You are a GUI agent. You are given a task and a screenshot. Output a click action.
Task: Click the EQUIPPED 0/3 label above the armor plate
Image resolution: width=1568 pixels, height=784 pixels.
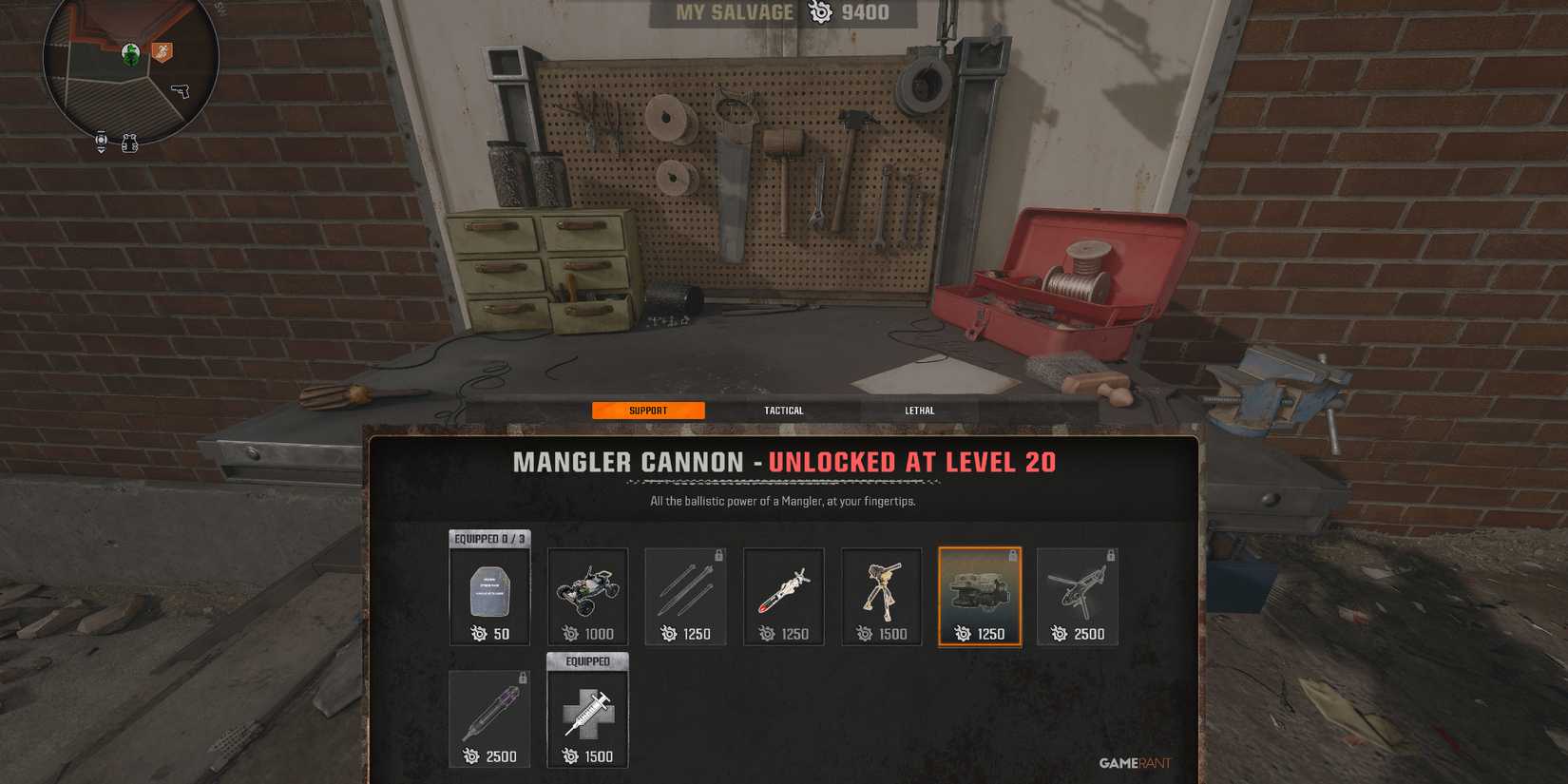click(488, 537)
